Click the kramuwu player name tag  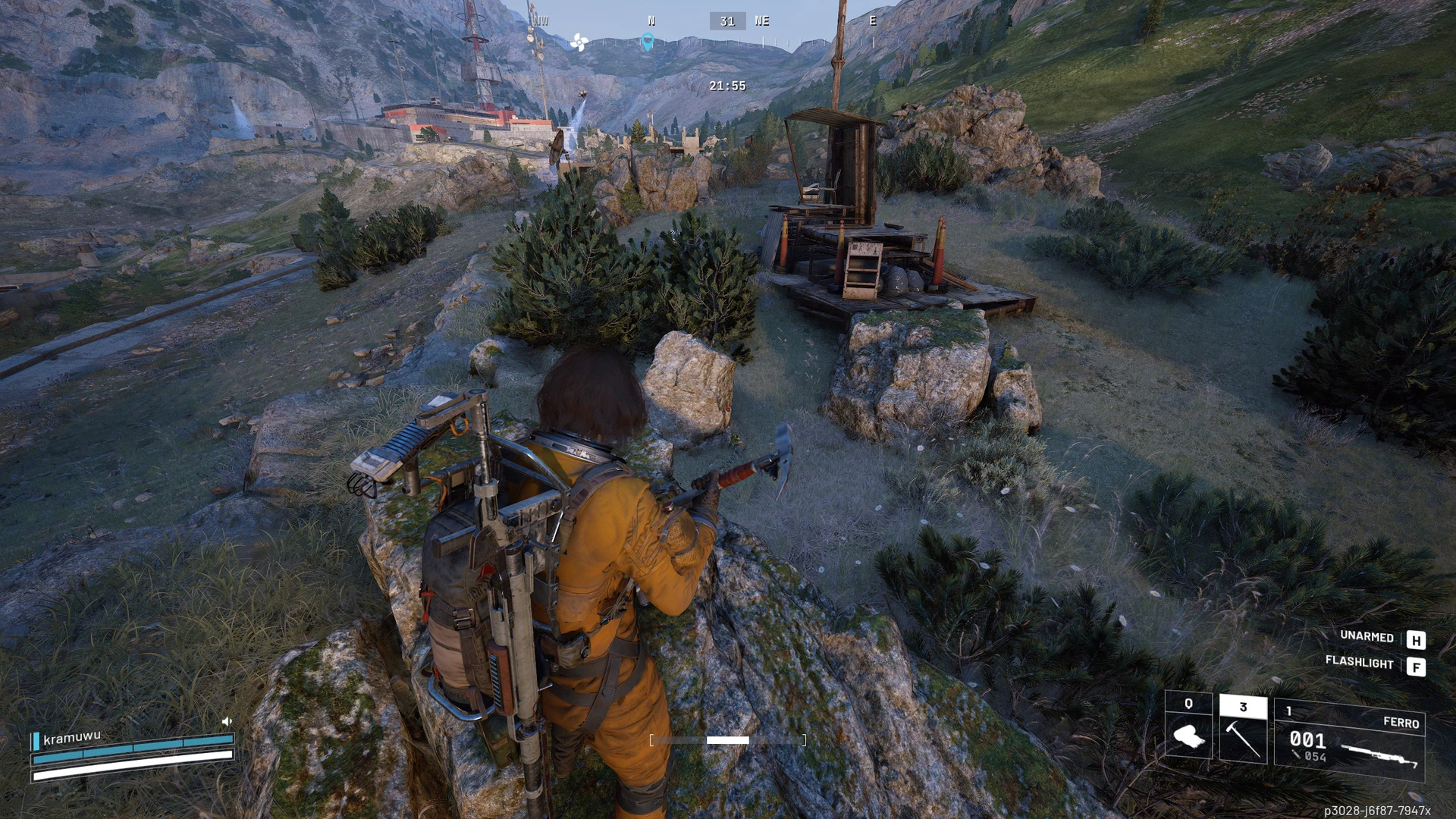(x=71, y=738)
